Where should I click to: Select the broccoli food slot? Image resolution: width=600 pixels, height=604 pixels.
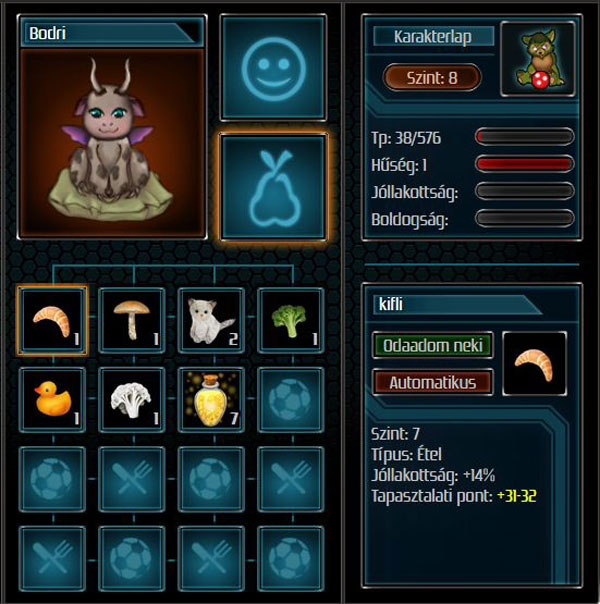(x=291, y=320)
